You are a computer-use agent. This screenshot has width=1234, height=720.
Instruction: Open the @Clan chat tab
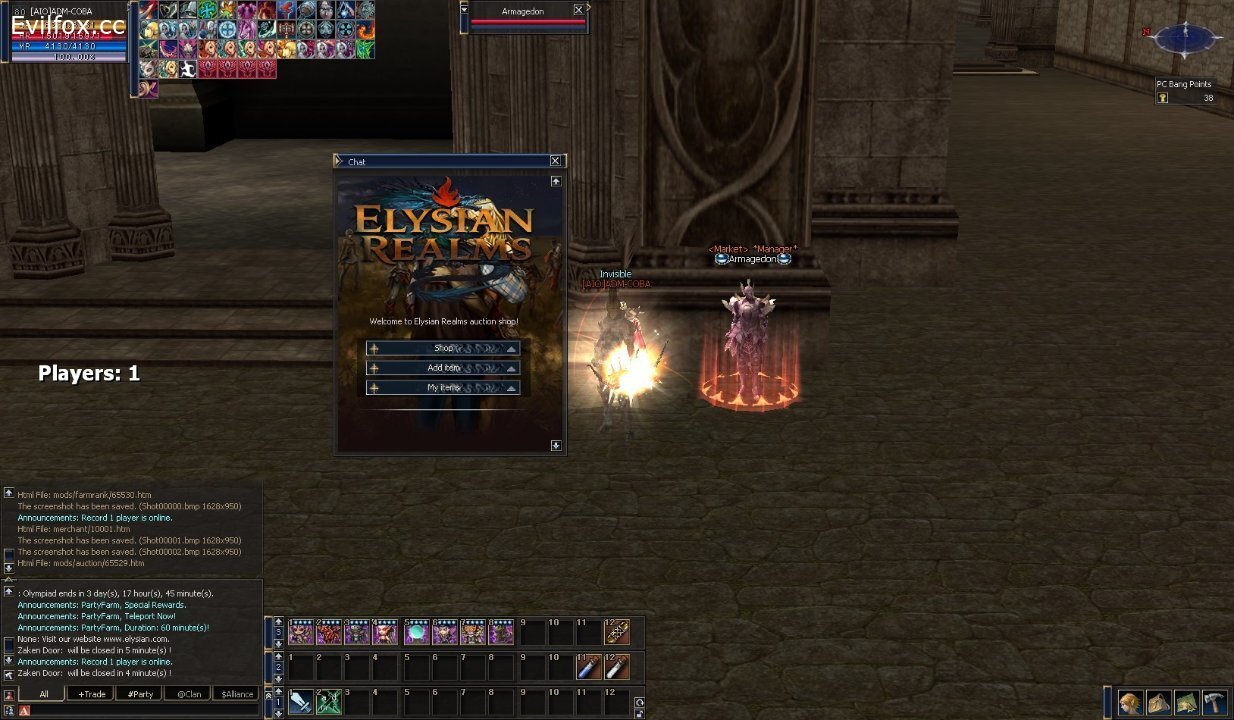point(188,694)
